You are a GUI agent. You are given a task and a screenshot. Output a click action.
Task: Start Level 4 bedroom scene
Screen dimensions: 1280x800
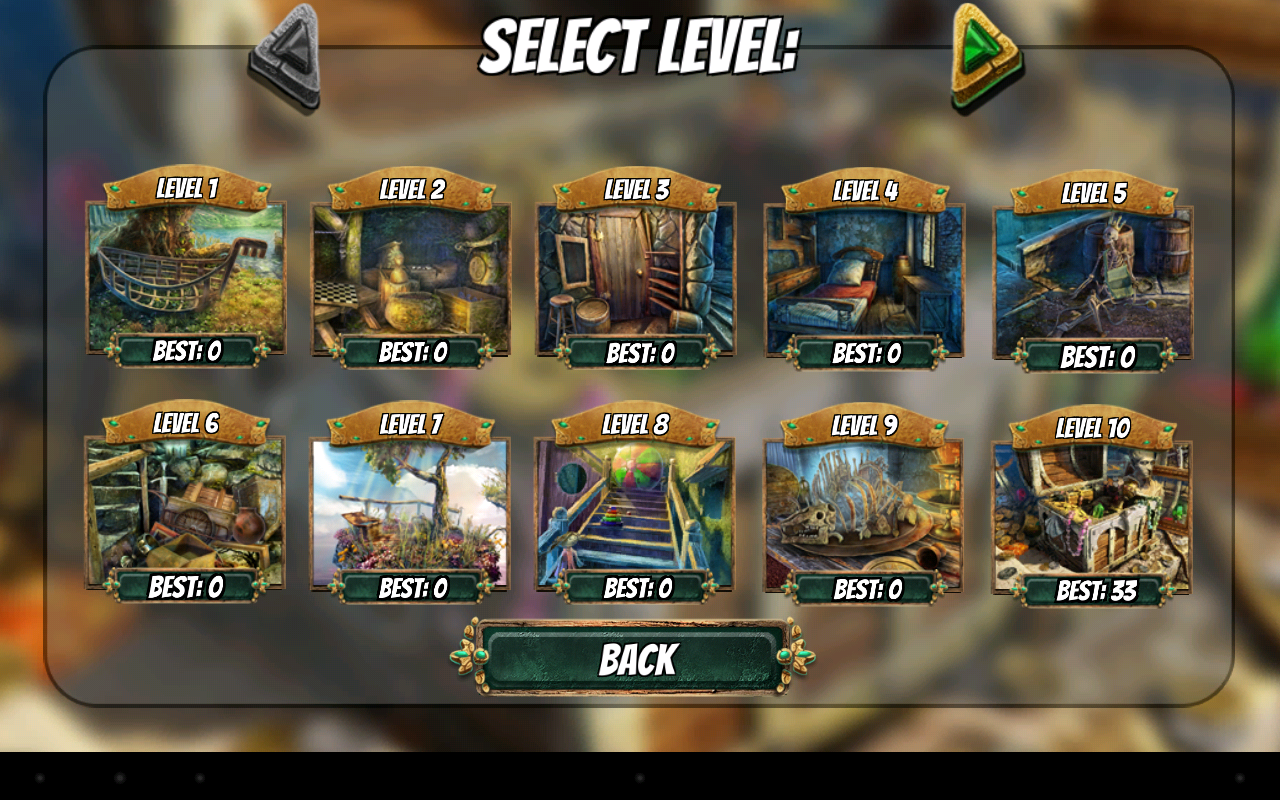point(864,276)
